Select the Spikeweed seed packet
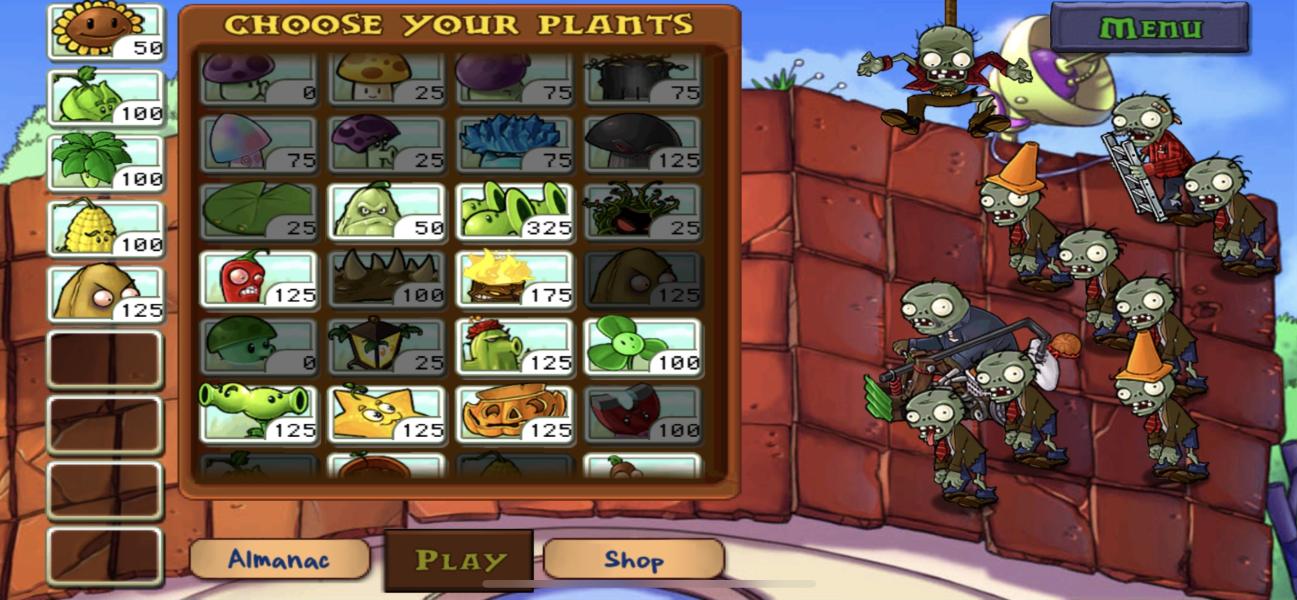Image resolution: width=1297 pixels, height=600 pixels. (387, 278)
